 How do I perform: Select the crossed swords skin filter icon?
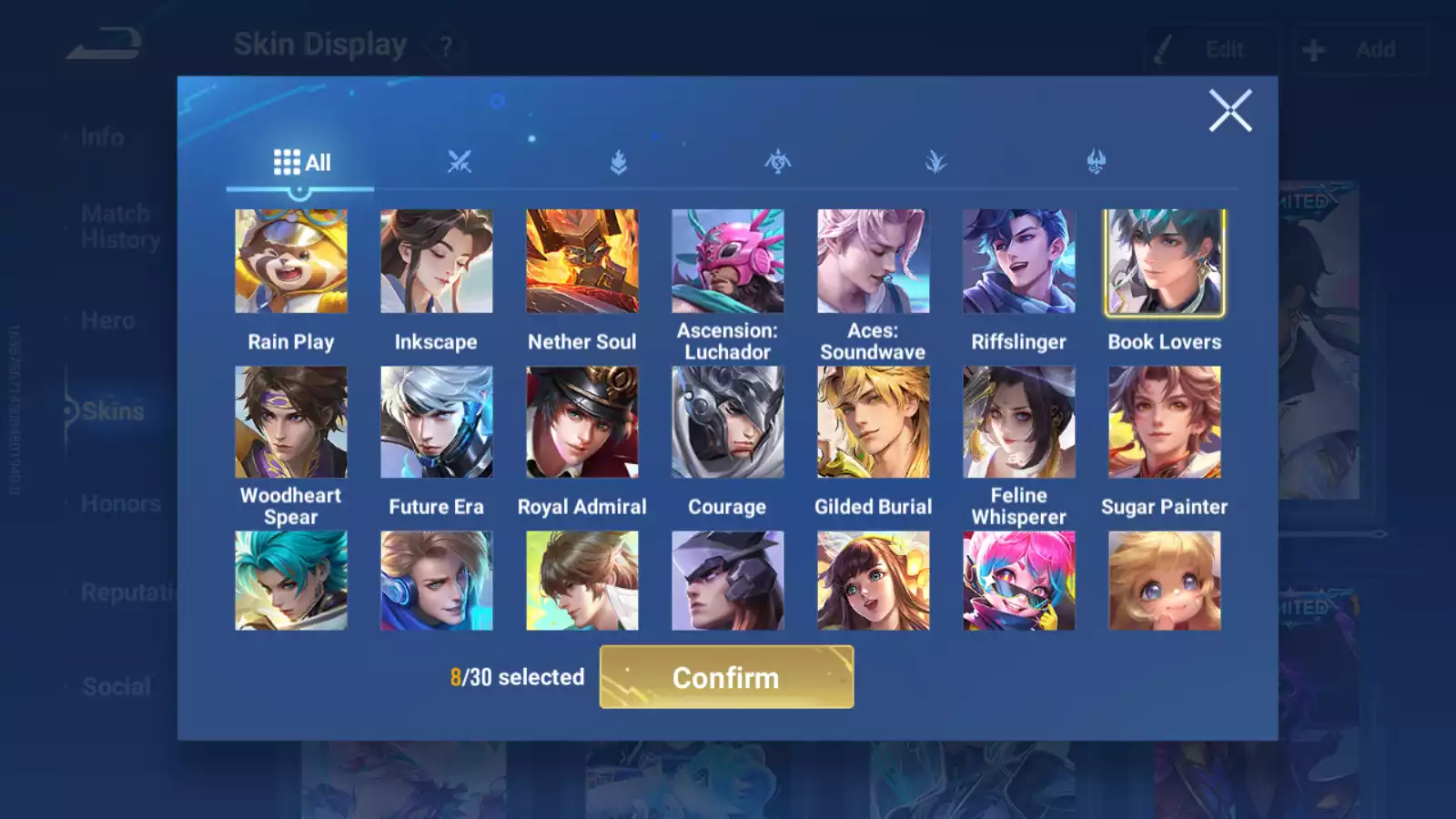[x=462, y=162]
